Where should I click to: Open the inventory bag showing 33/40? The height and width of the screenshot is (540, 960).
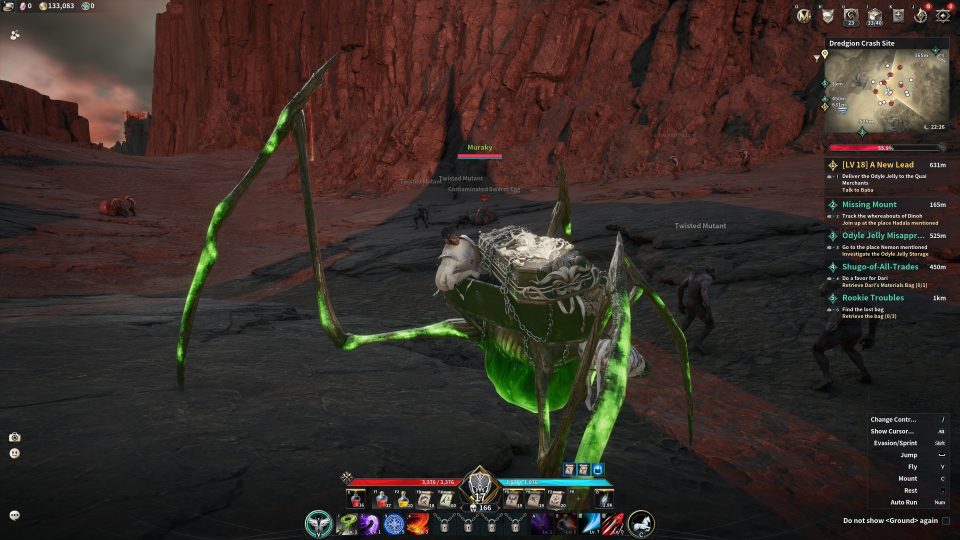pos(875,15)
